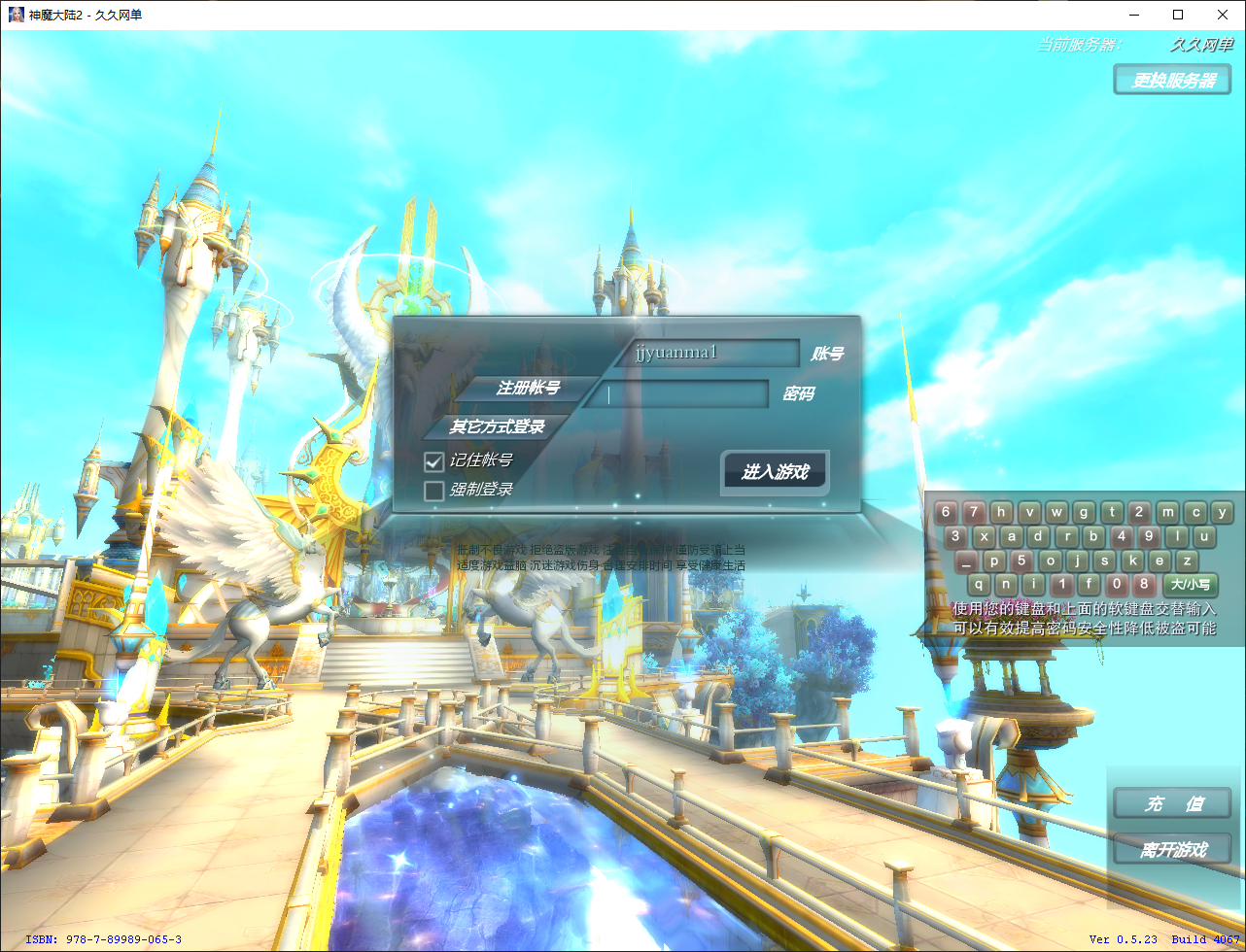Tap the soft keyboard letter "q"

tap(980, 584)
